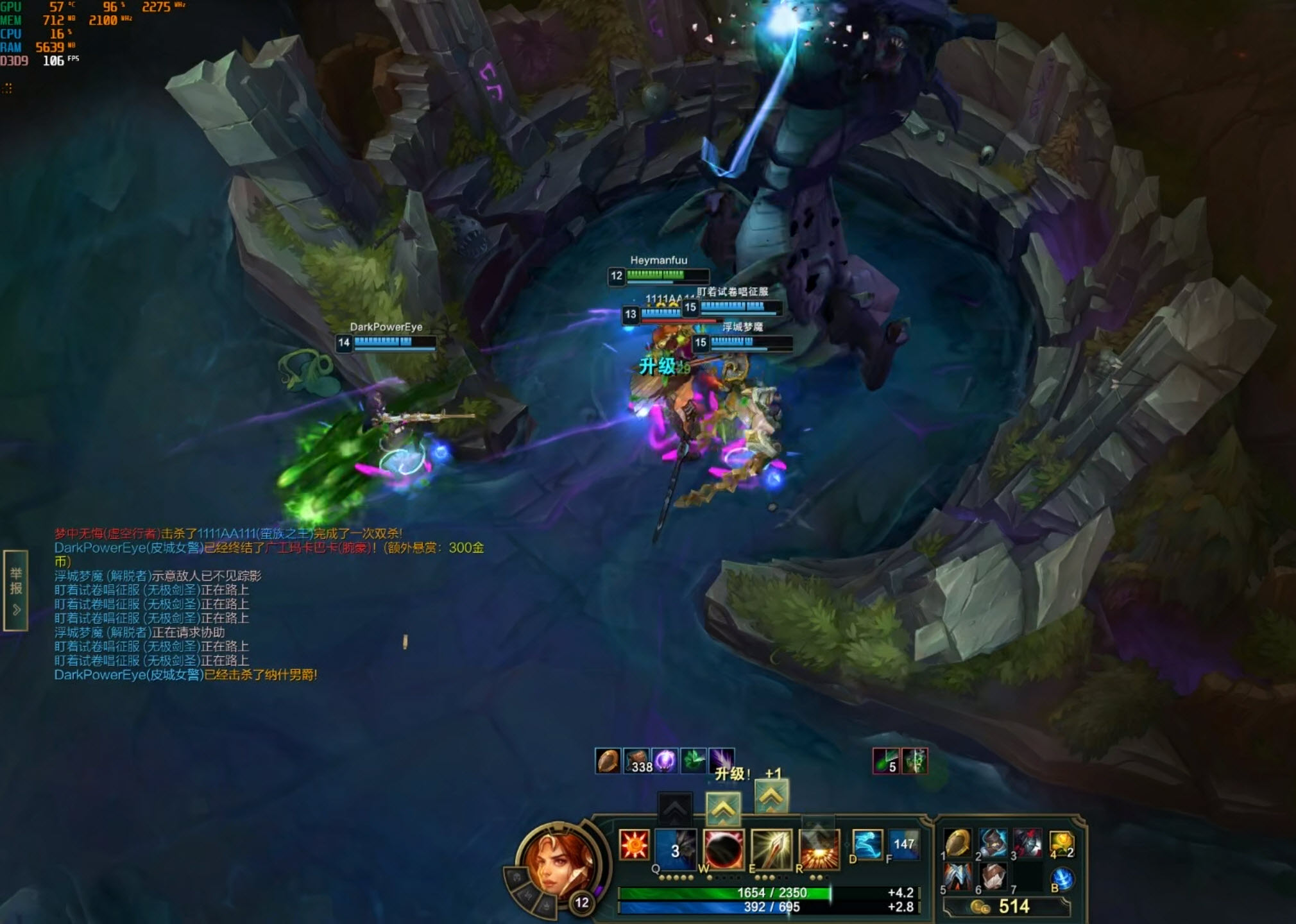The image size is (1296, 924).
Task: Place the yellow trinket ward
Action: point(1062,843)
